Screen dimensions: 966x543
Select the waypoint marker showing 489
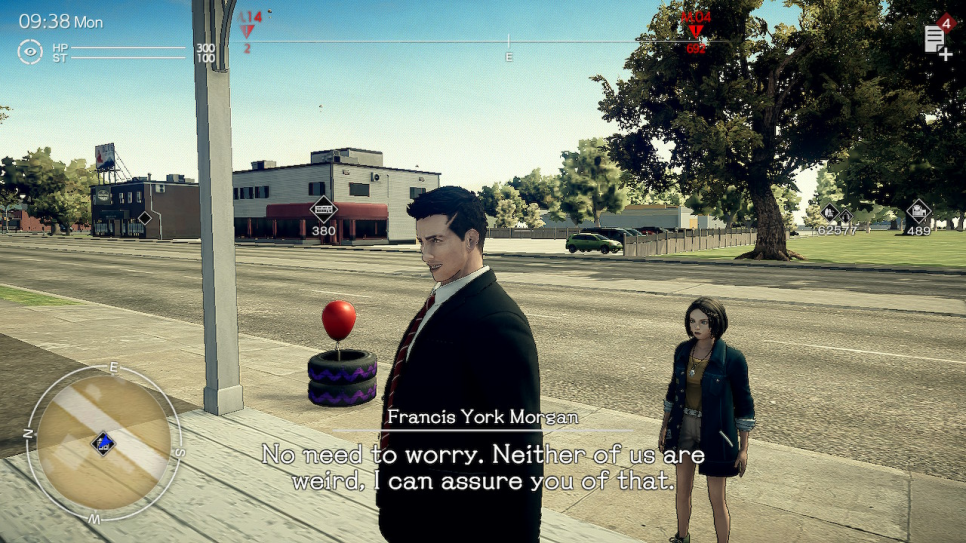[x=918, y=212]
